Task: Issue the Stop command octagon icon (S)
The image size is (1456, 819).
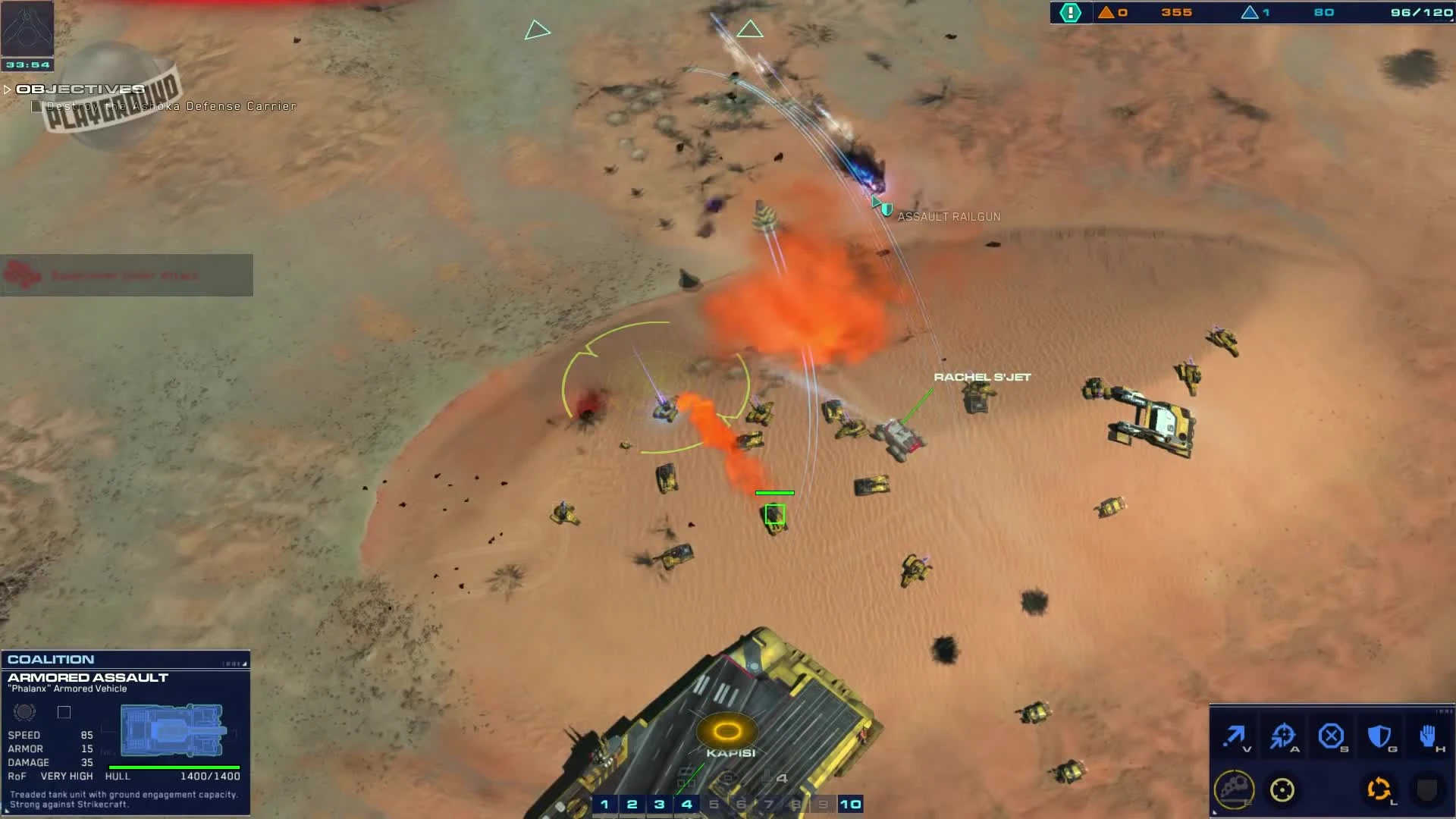Action: pos(1333,736)
